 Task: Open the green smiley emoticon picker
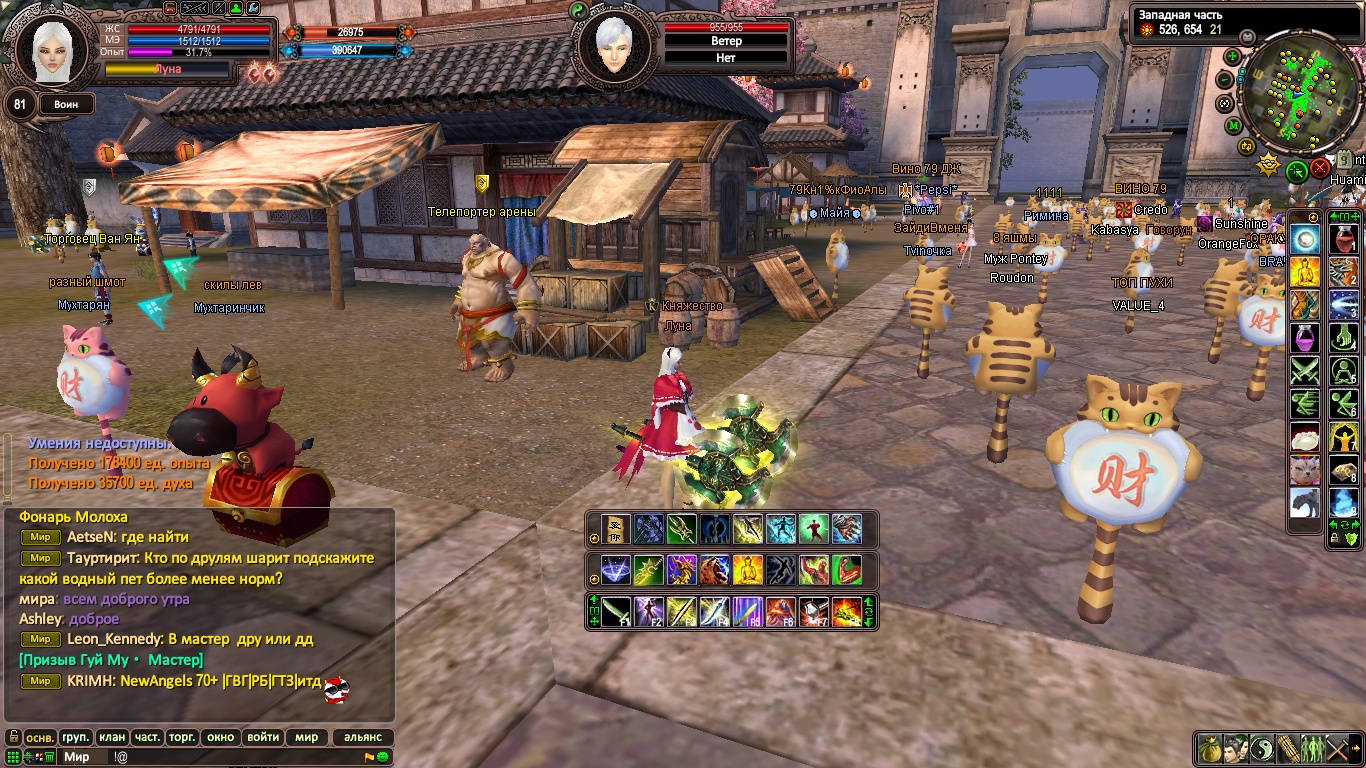click(383, 757)
